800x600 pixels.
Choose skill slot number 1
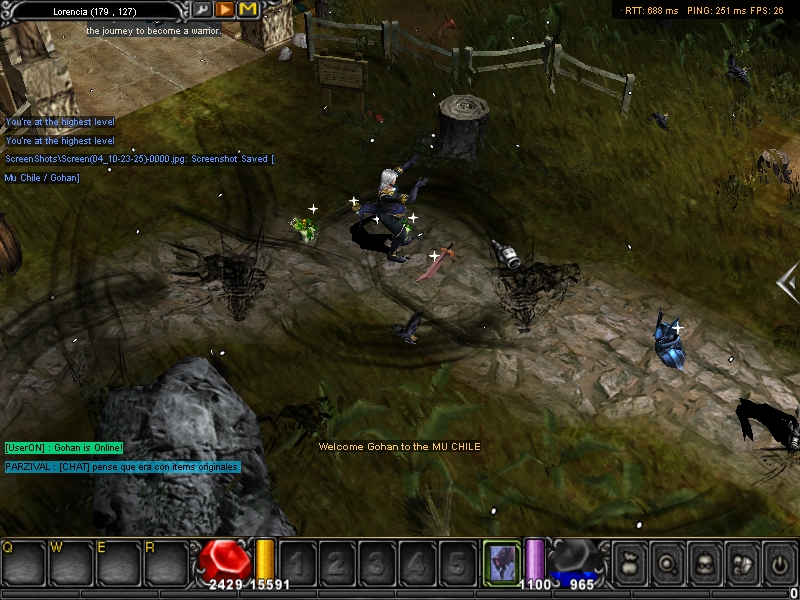[x=298, y=563]
